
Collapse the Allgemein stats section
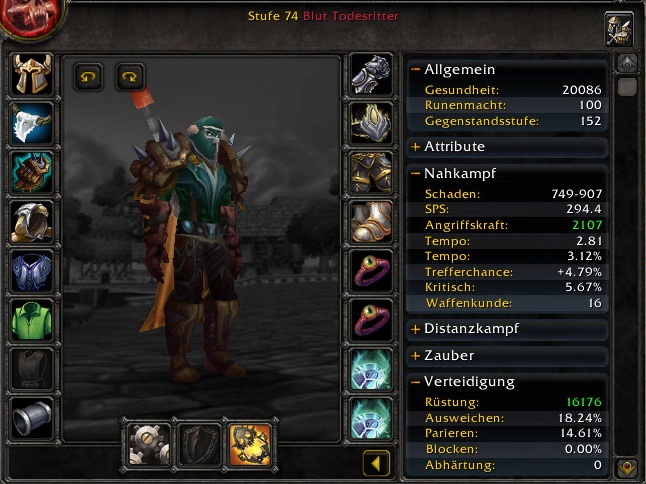point(415,70)
